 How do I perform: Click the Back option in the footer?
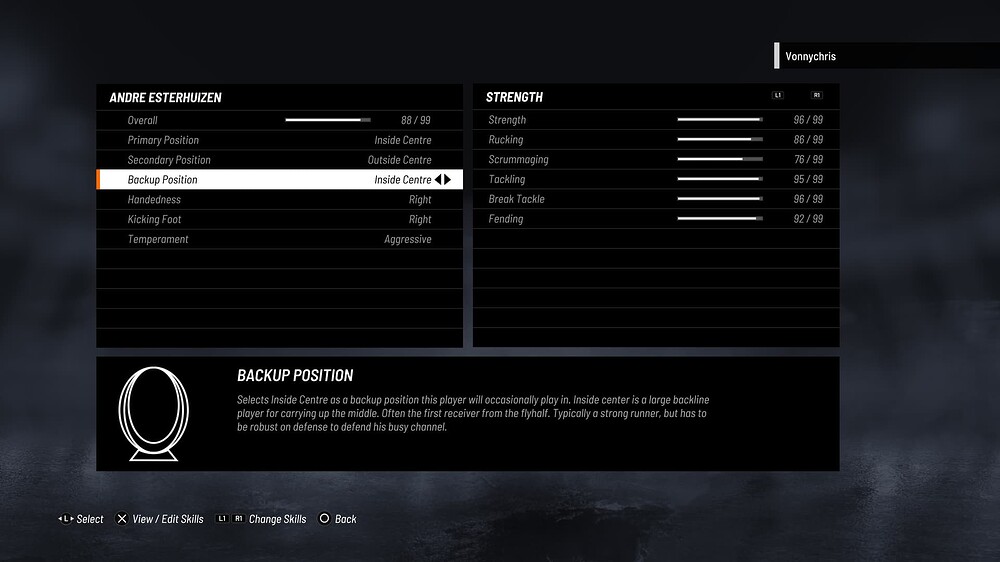(x=338, y=519)
